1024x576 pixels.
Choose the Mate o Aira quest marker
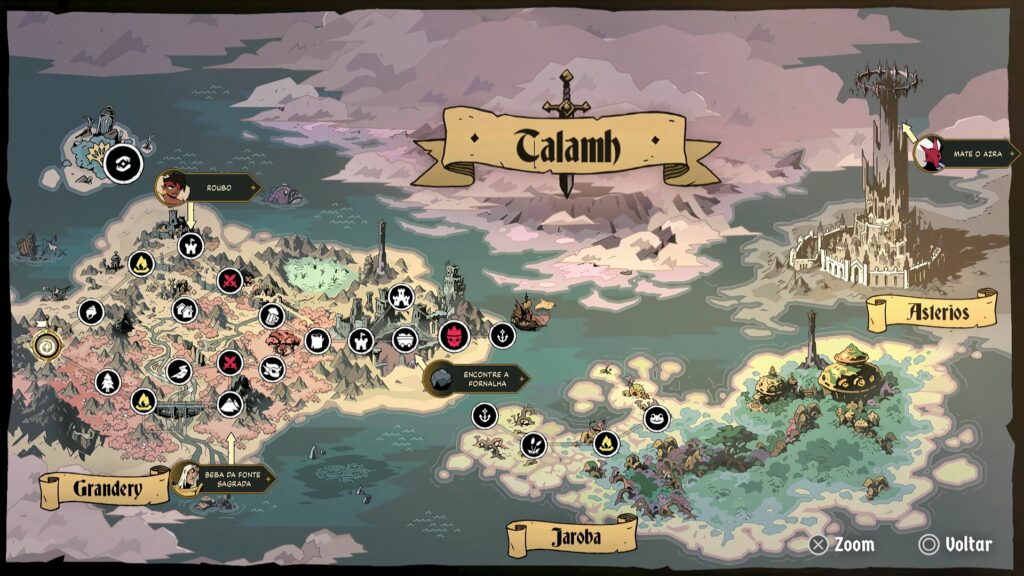(x=931, y=154)
